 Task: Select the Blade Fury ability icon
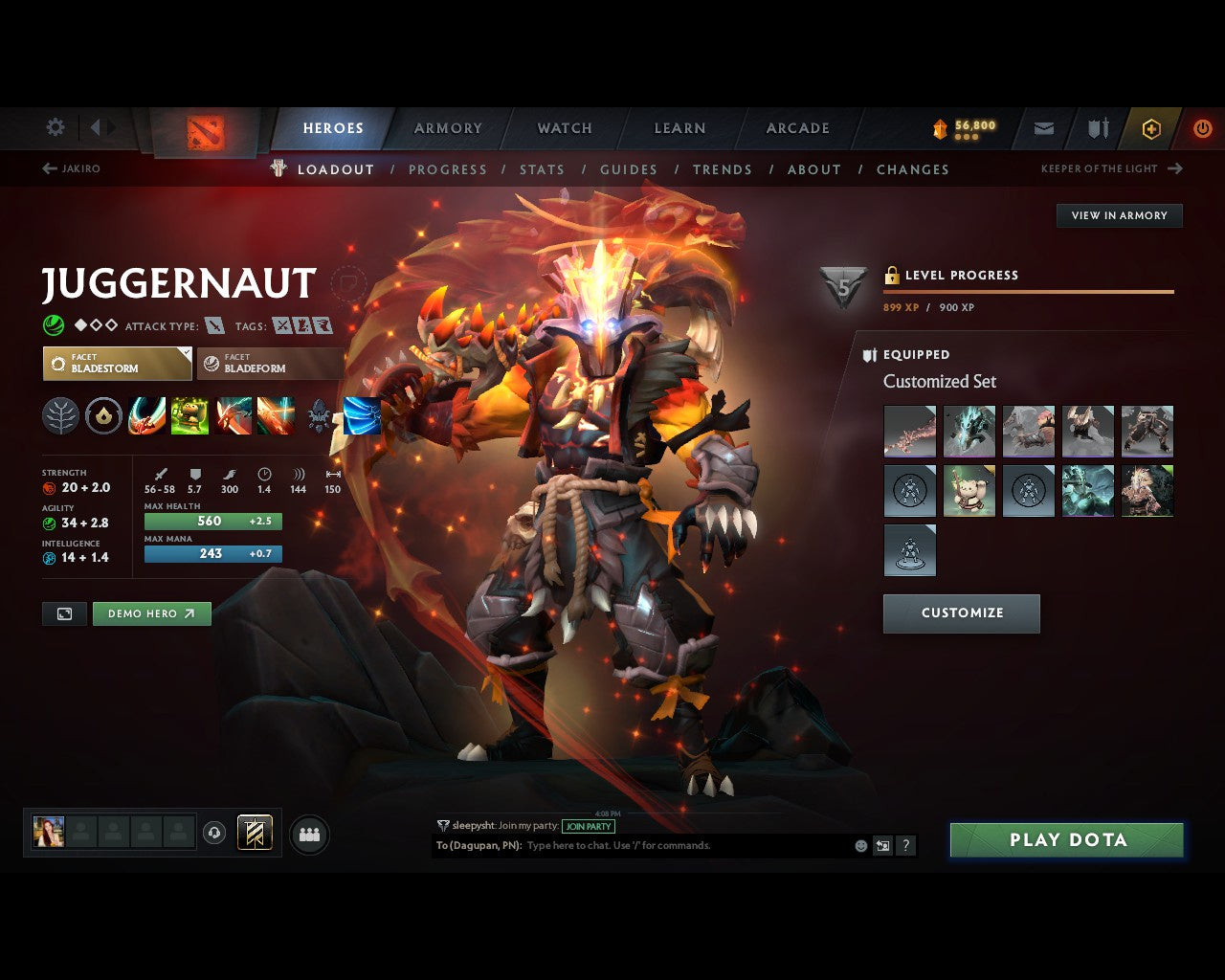pos(146,415)
